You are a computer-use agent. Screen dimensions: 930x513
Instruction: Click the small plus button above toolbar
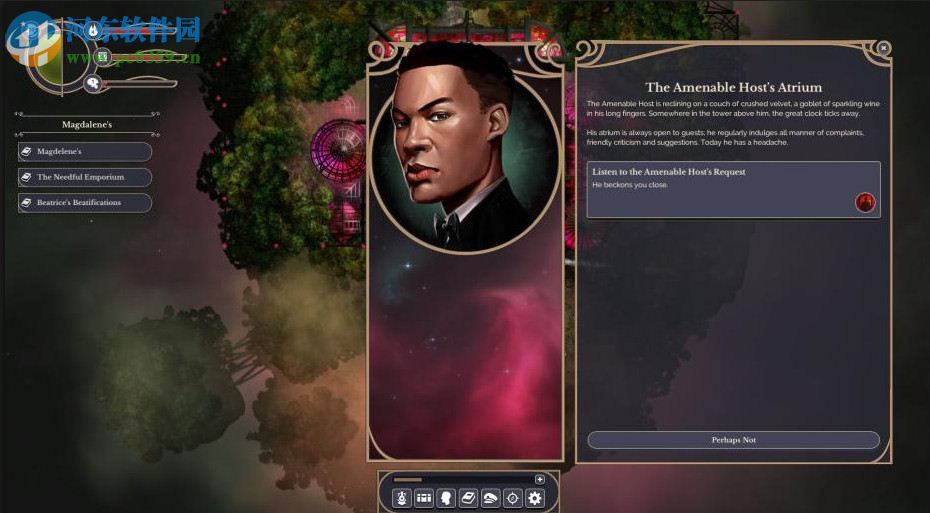coord(540,480)
